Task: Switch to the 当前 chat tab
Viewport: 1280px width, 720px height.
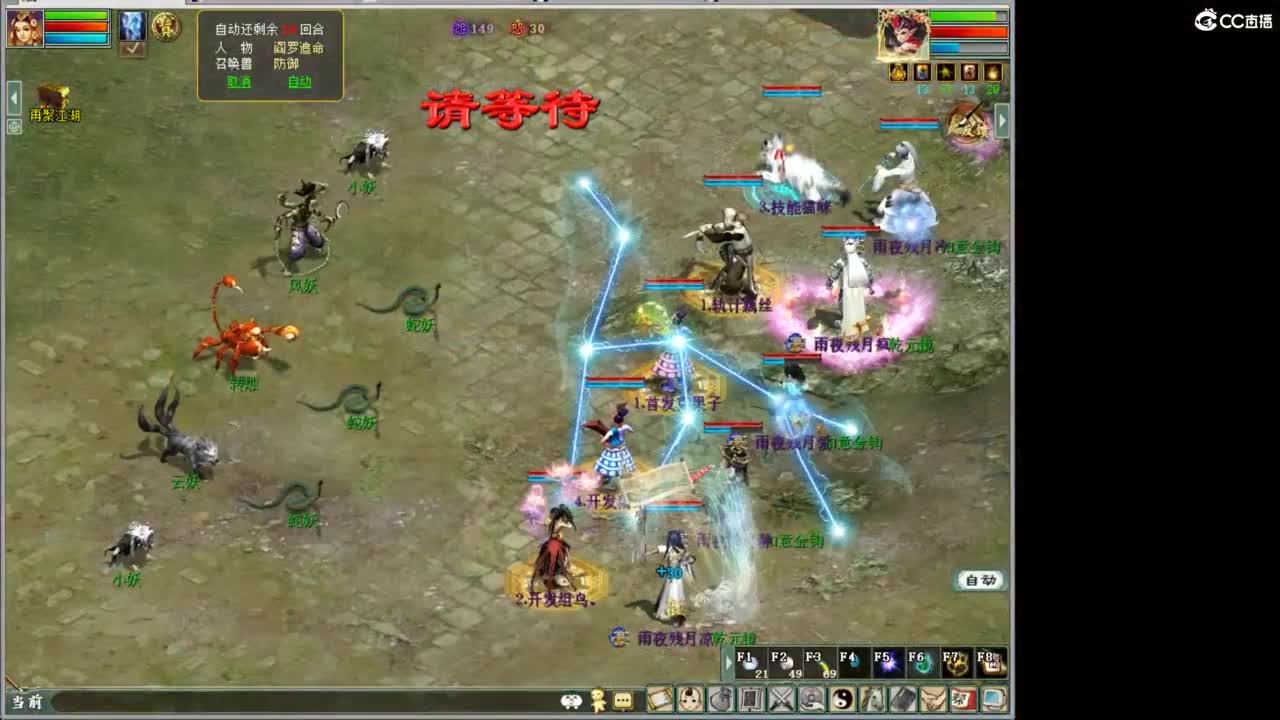Action: pos(25,702)
